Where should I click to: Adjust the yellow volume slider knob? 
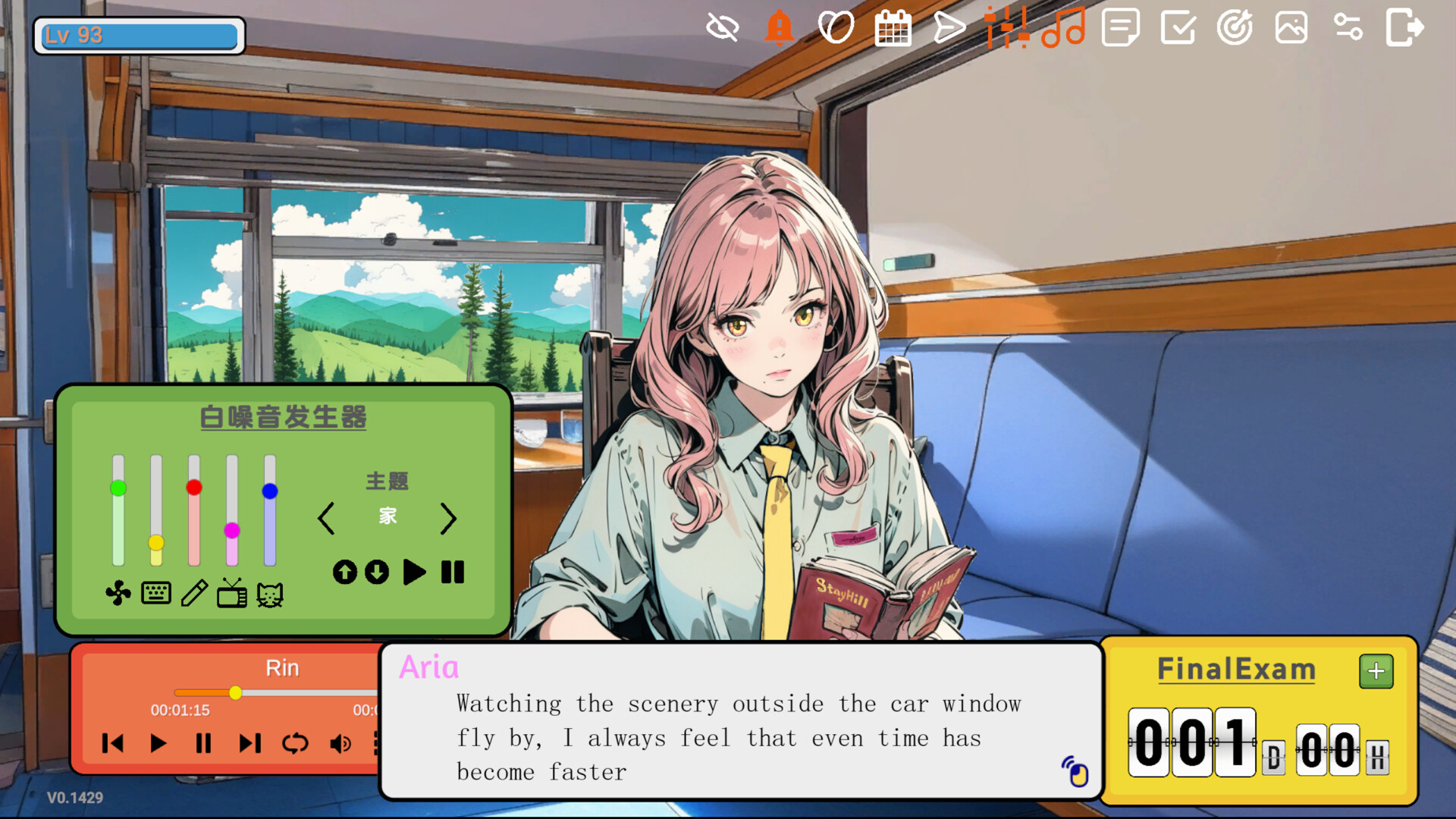tap(155, 542)
